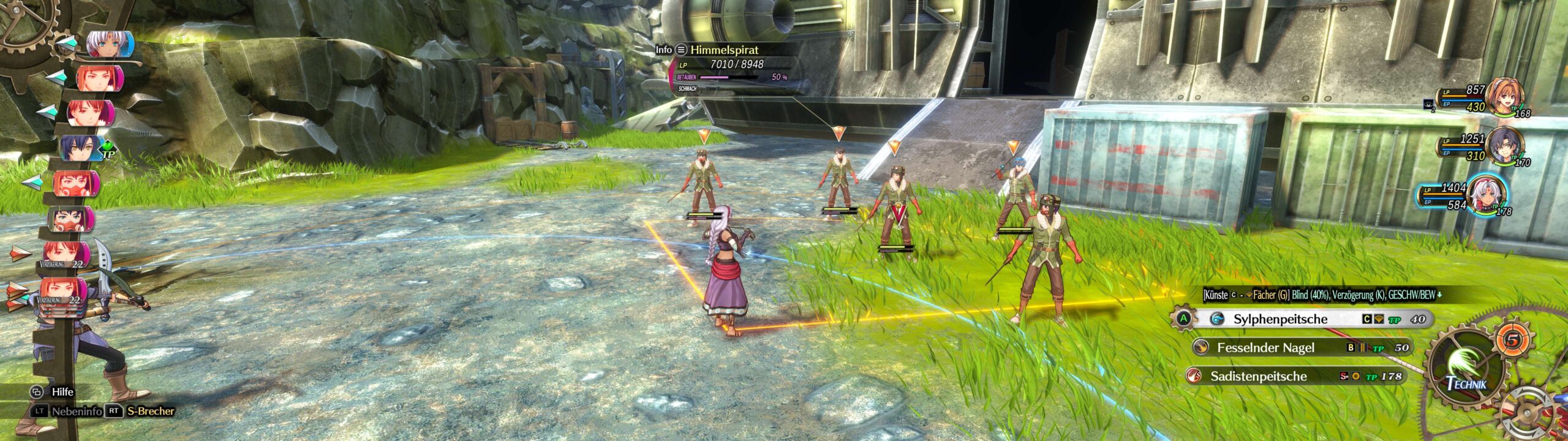Click the orange gear showing number 5

pyautogui.click(x=1512, y=341)
